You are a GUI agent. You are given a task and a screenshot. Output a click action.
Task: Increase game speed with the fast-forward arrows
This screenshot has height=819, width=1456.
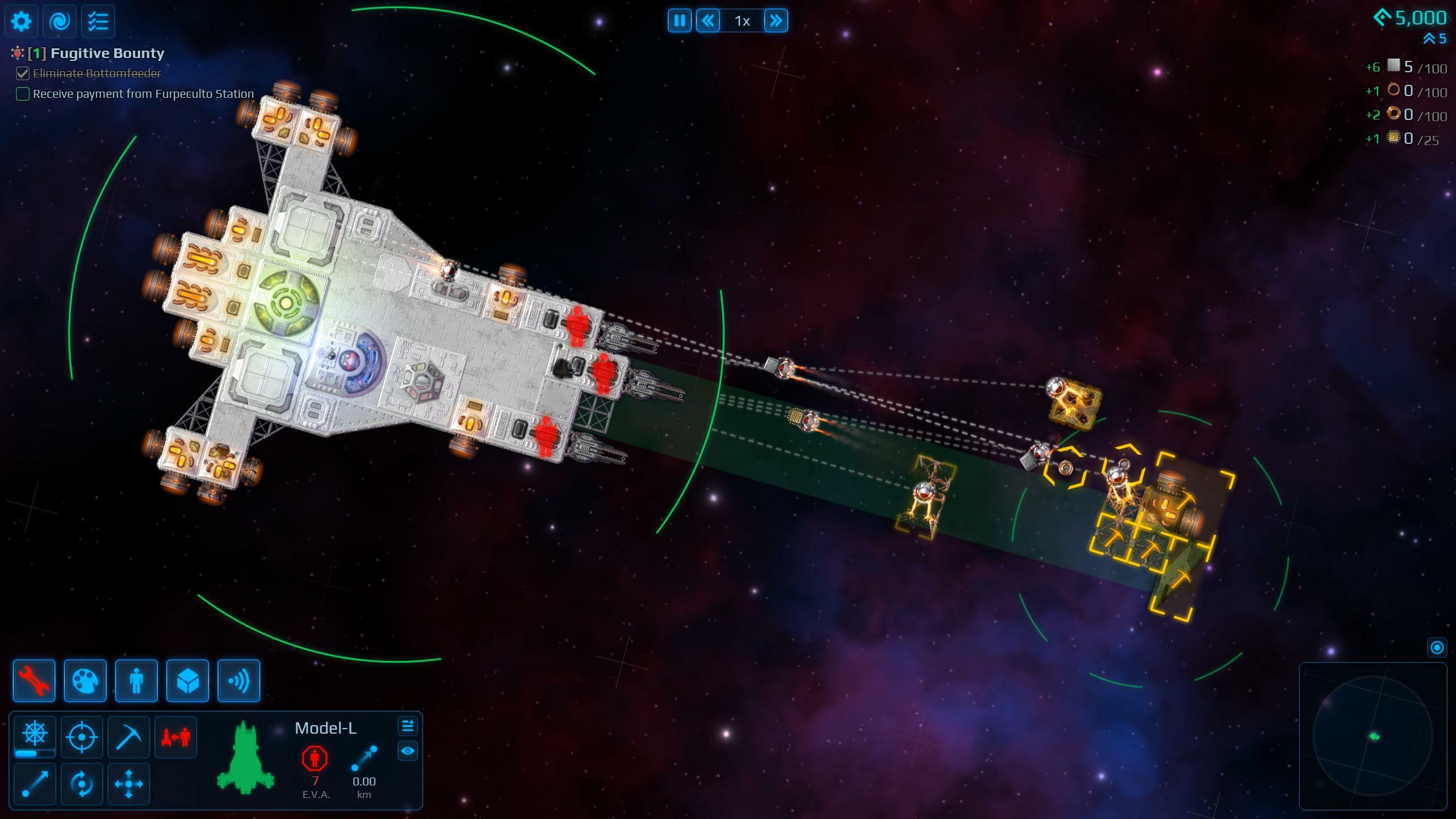coord(776,21)
